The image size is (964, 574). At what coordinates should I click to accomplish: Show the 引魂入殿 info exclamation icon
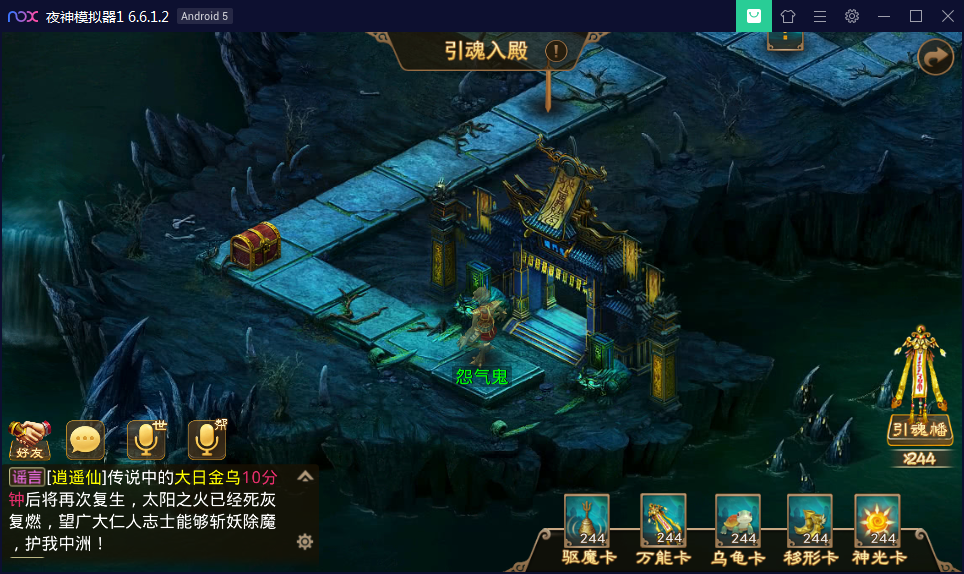pos(556,50)
